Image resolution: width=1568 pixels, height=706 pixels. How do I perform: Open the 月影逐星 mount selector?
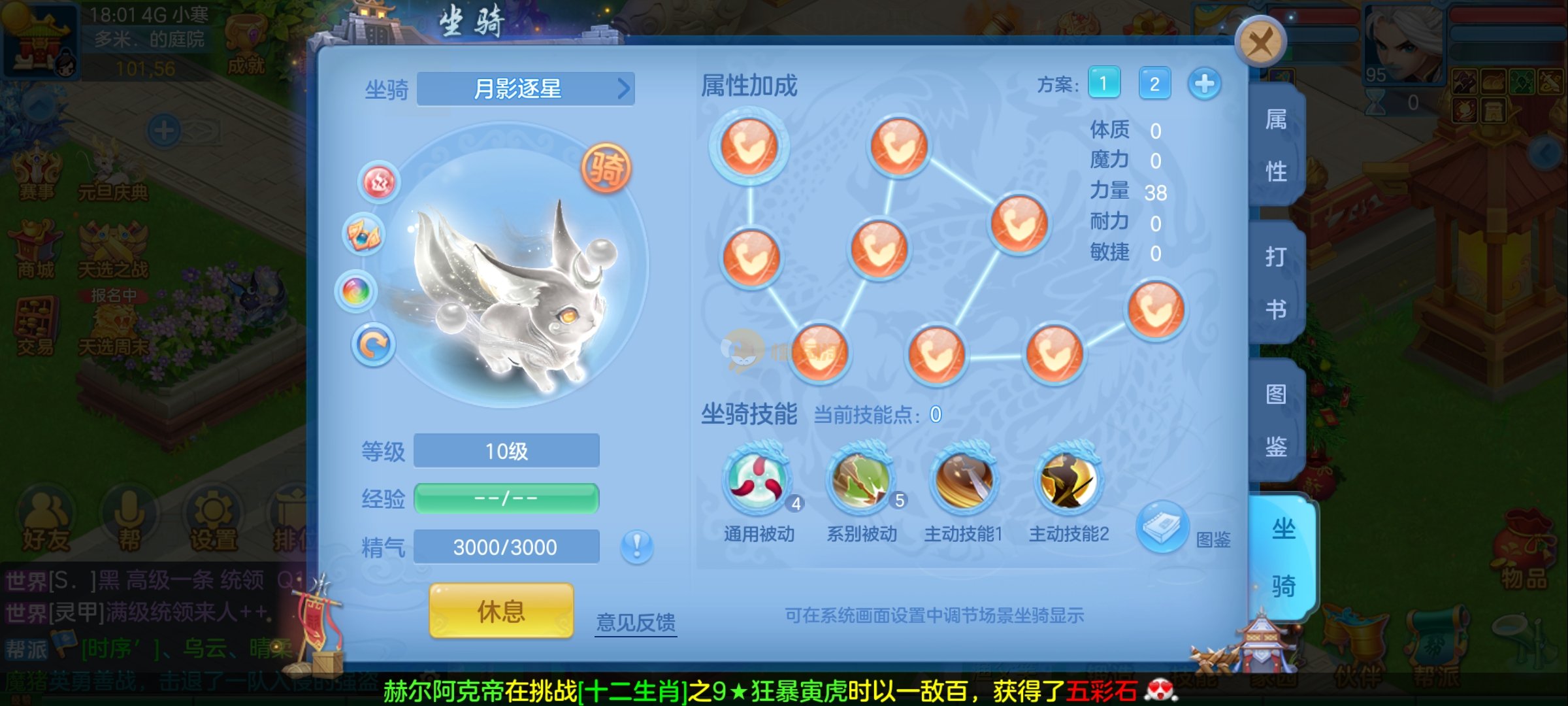[x=525, y=89]
